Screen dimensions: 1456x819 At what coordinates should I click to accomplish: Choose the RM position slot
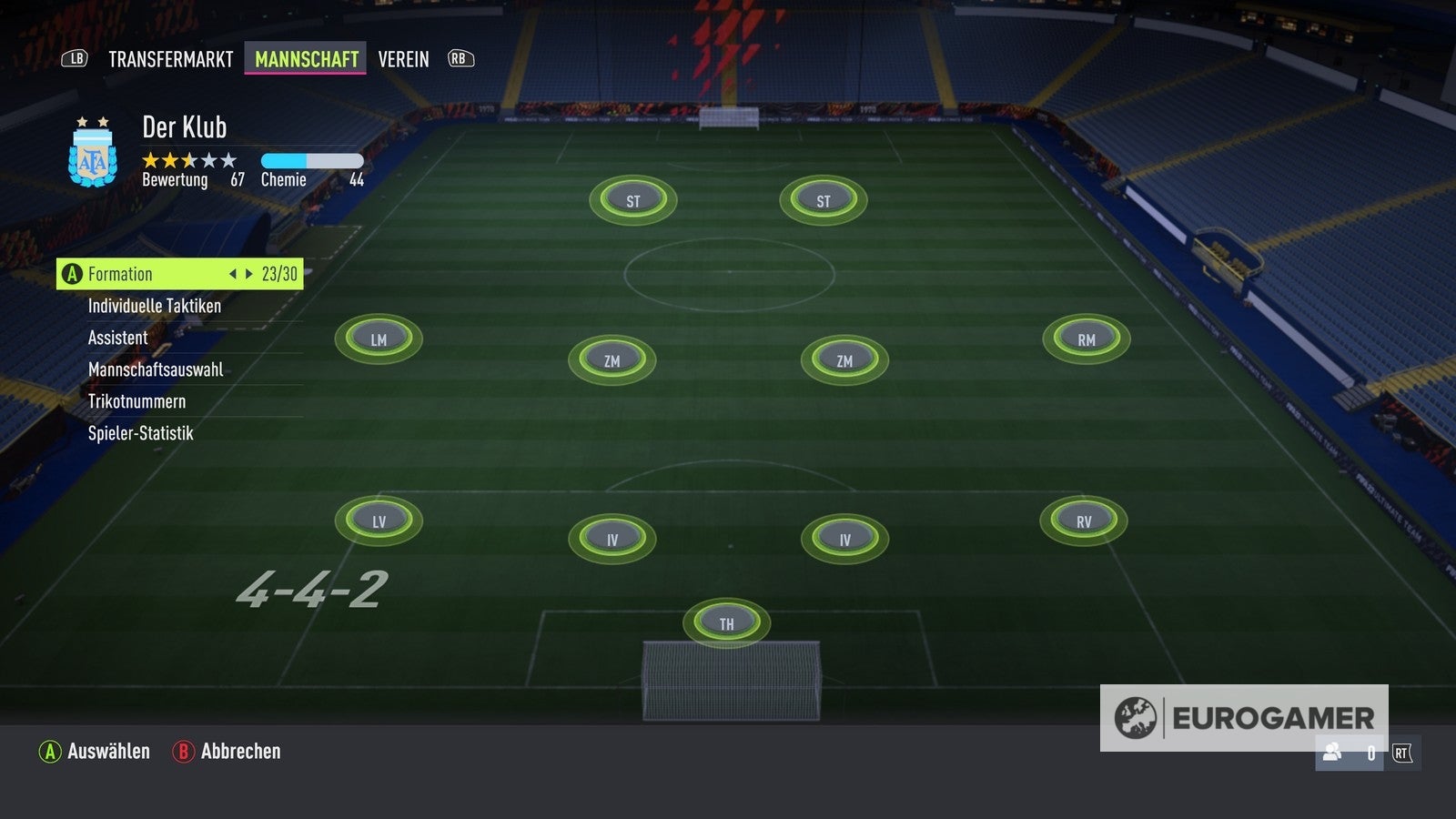[1086, 339]
